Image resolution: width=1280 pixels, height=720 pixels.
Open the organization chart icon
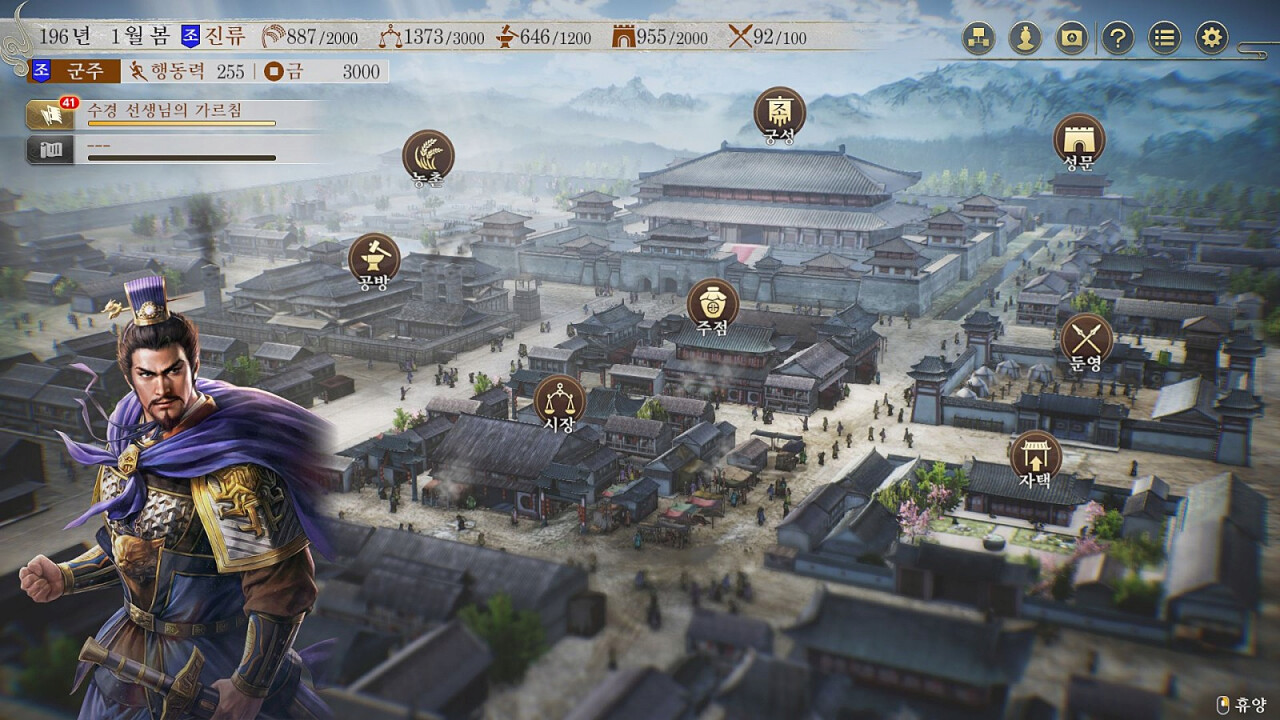[978, 39]
